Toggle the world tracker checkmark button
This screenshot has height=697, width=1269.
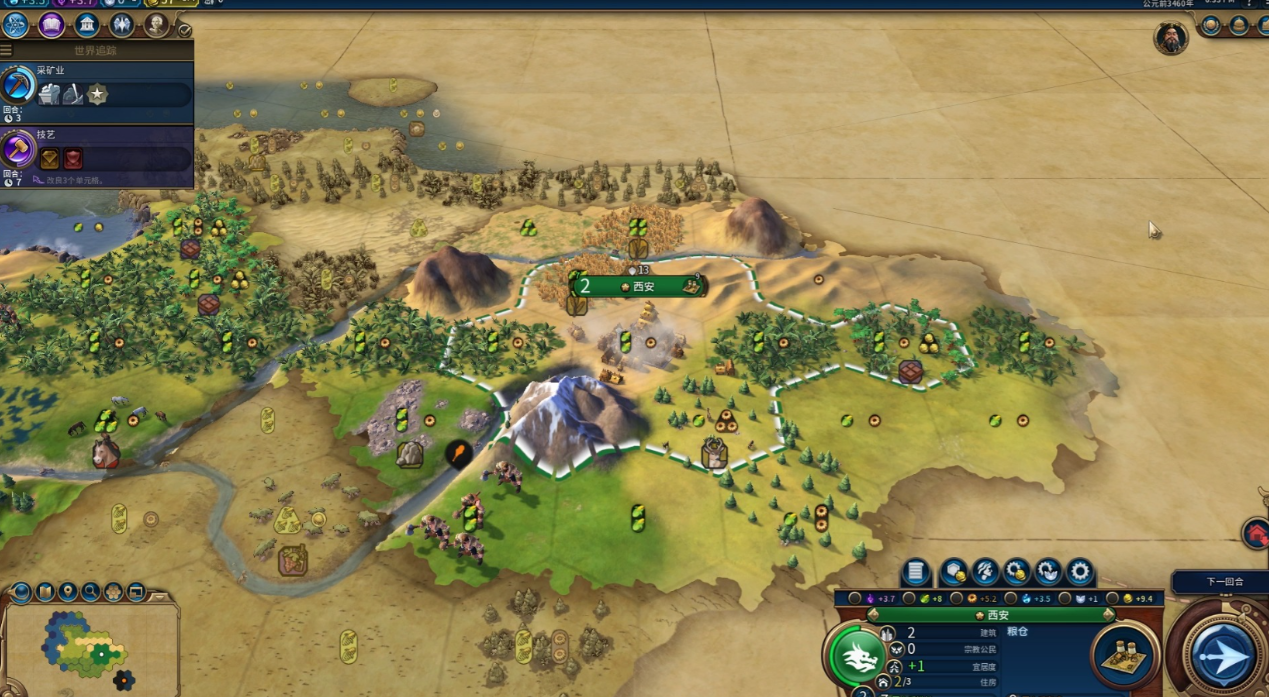pos(184,31)
